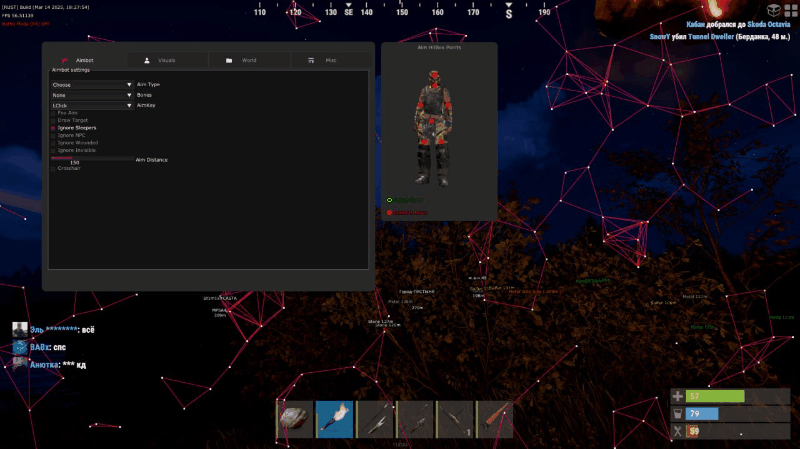Enable the Ignore Wounded checkbox

[x=54, y=142]
